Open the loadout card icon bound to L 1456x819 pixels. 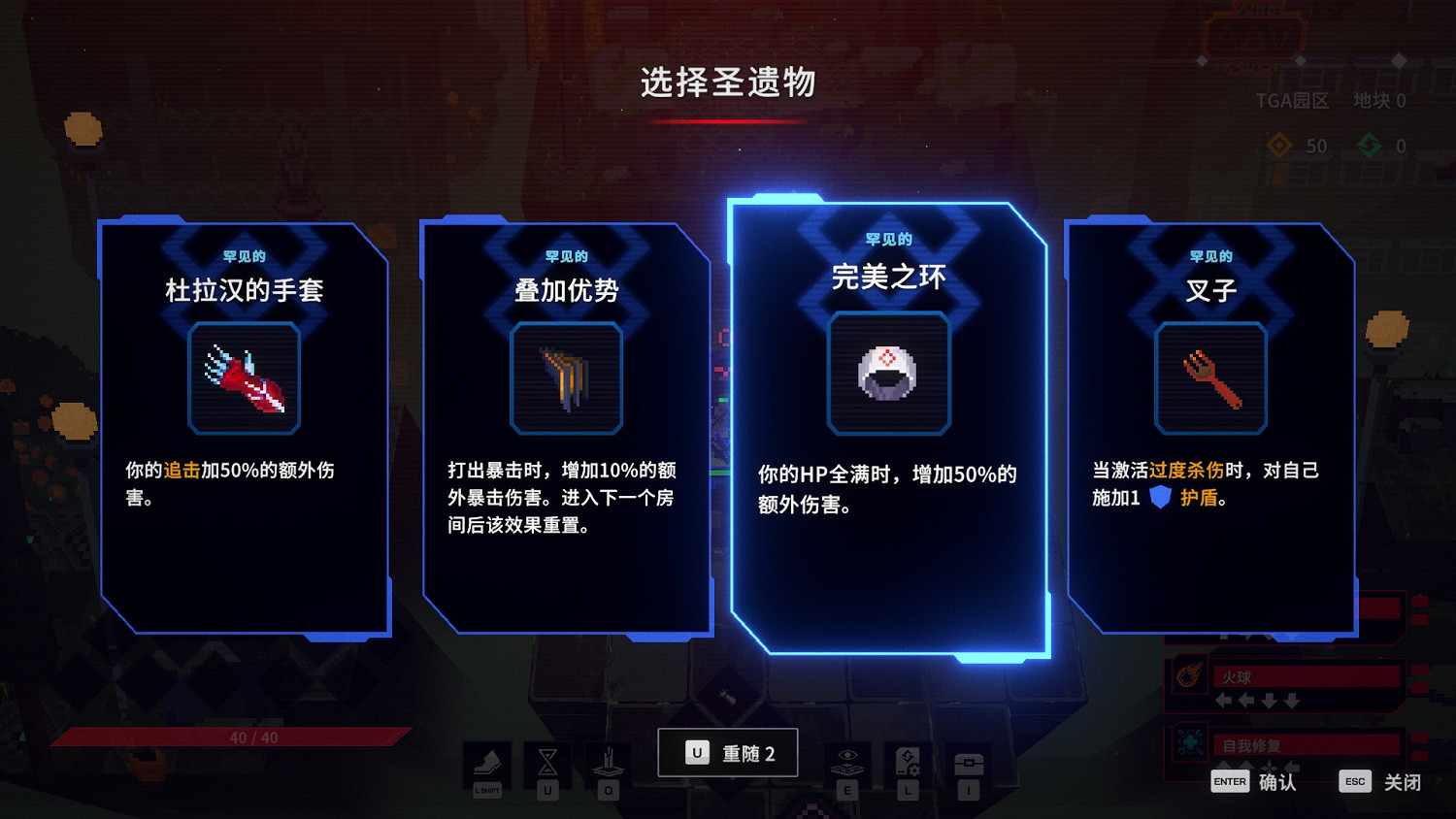click(907, 761)
